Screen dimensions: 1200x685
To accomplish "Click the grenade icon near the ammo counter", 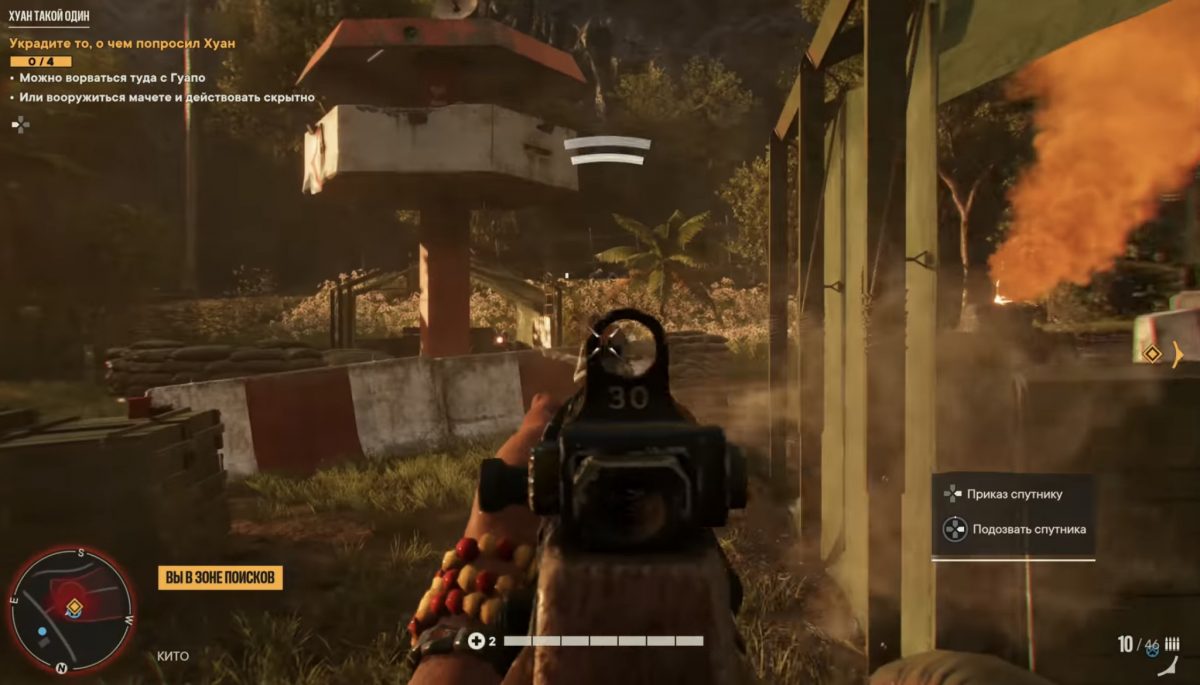I will (x=1152, y=650).
